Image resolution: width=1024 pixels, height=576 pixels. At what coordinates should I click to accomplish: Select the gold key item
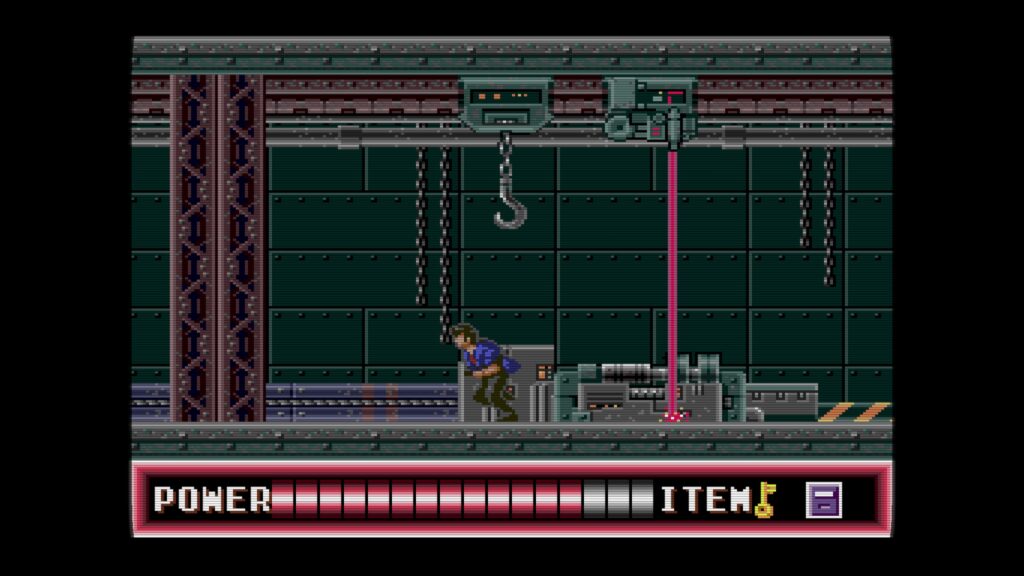[x=765, y=499]
